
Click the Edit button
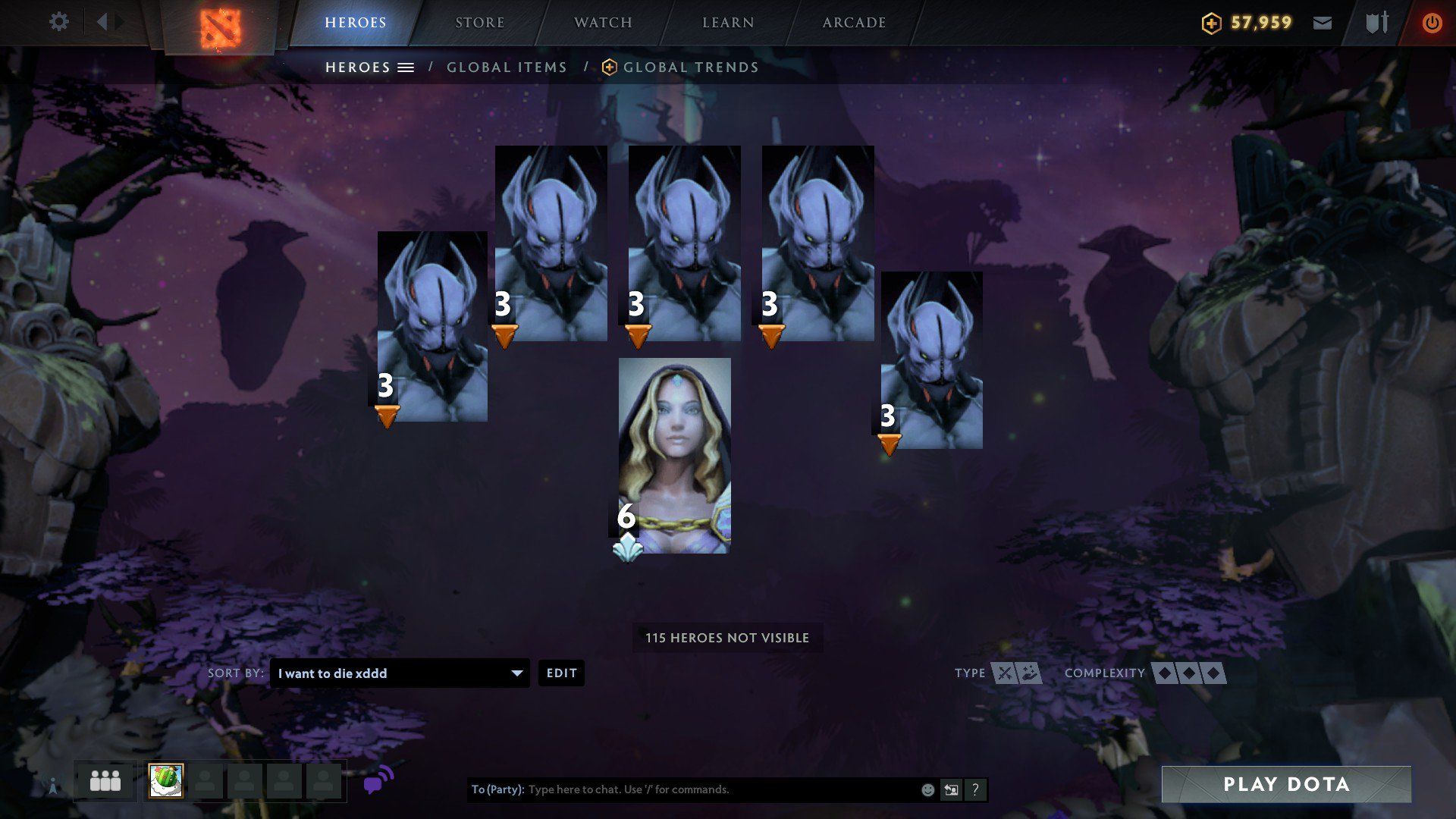(x=561, y=673)
